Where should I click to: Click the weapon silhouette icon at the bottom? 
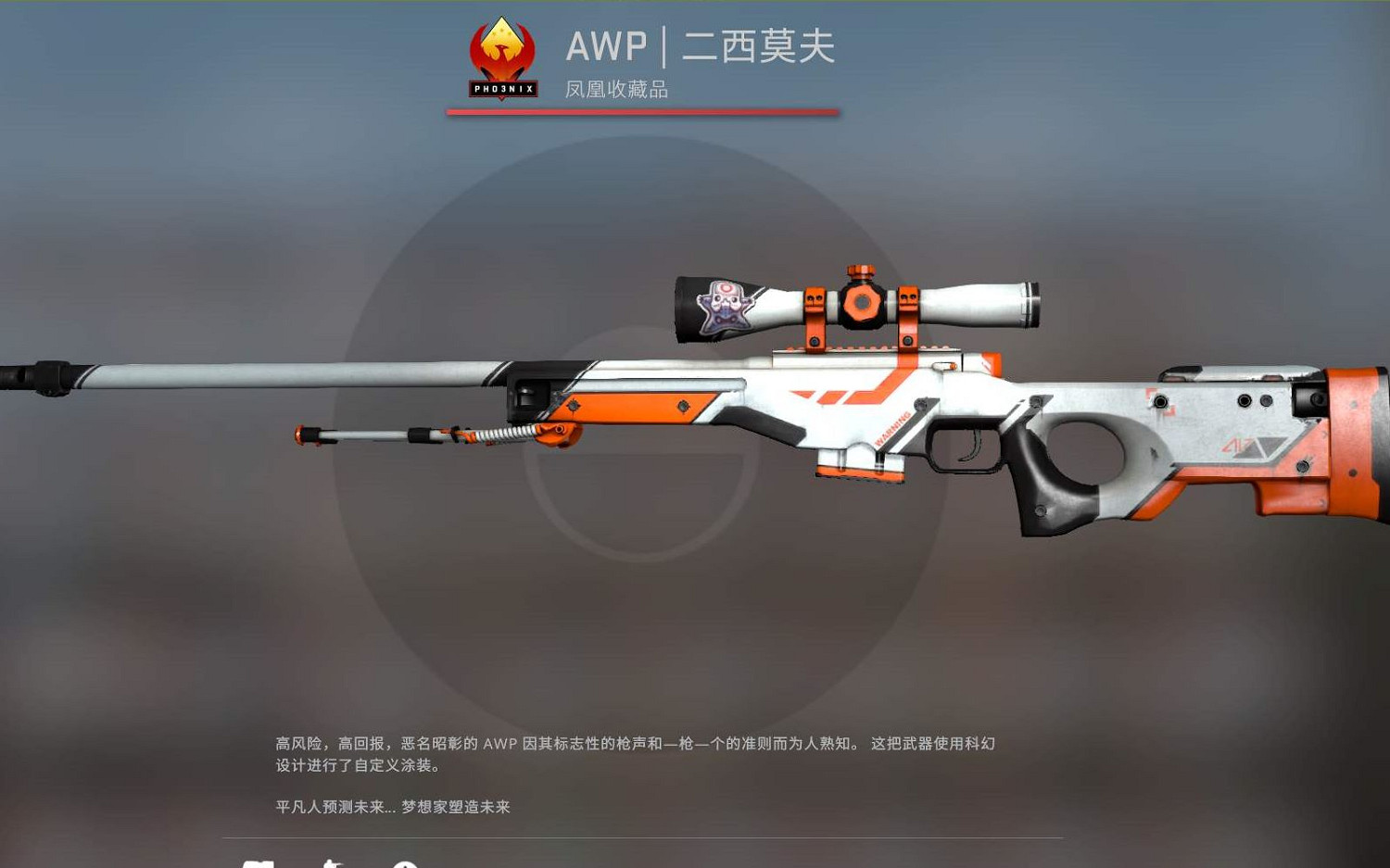(332, 865)
